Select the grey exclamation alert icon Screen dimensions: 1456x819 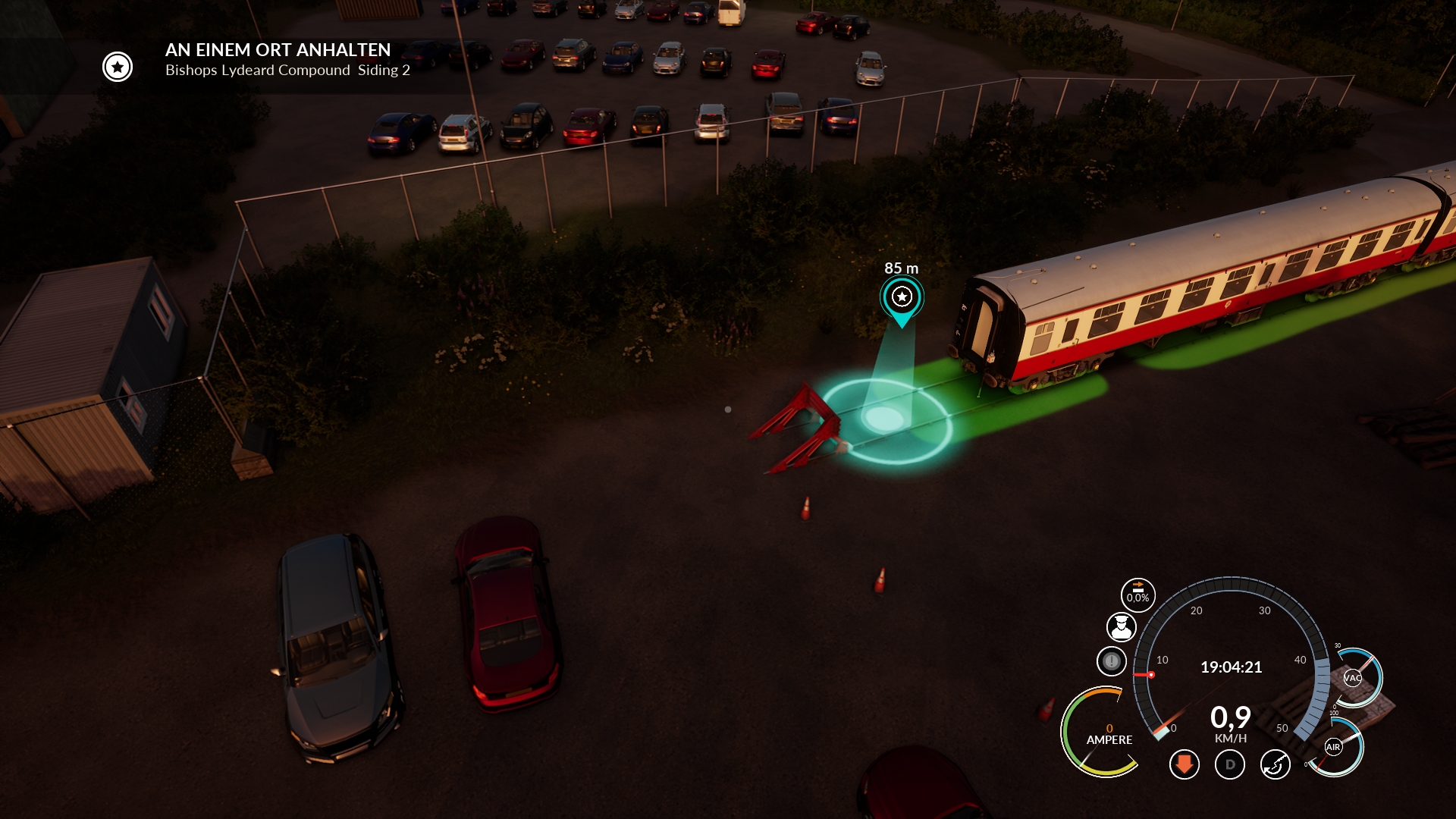1112,661
